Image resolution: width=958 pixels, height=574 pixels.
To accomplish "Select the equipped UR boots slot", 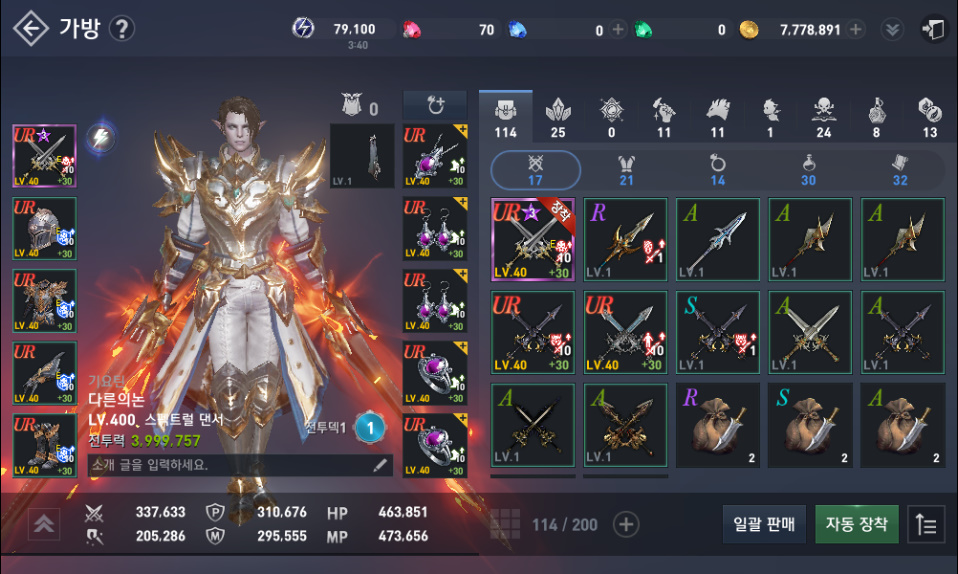I will pos(44,446).
